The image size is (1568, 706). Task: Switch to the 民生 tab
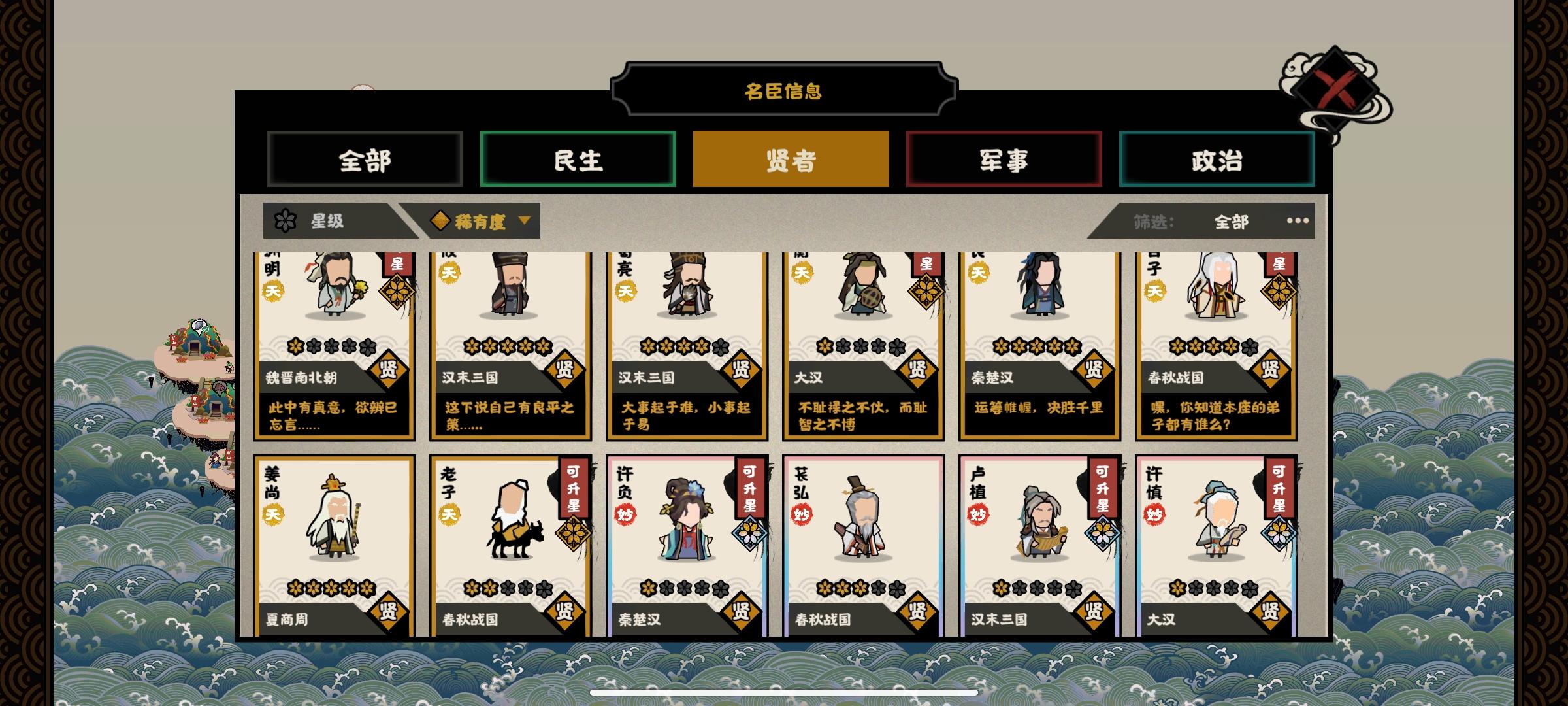click(578, 159)
